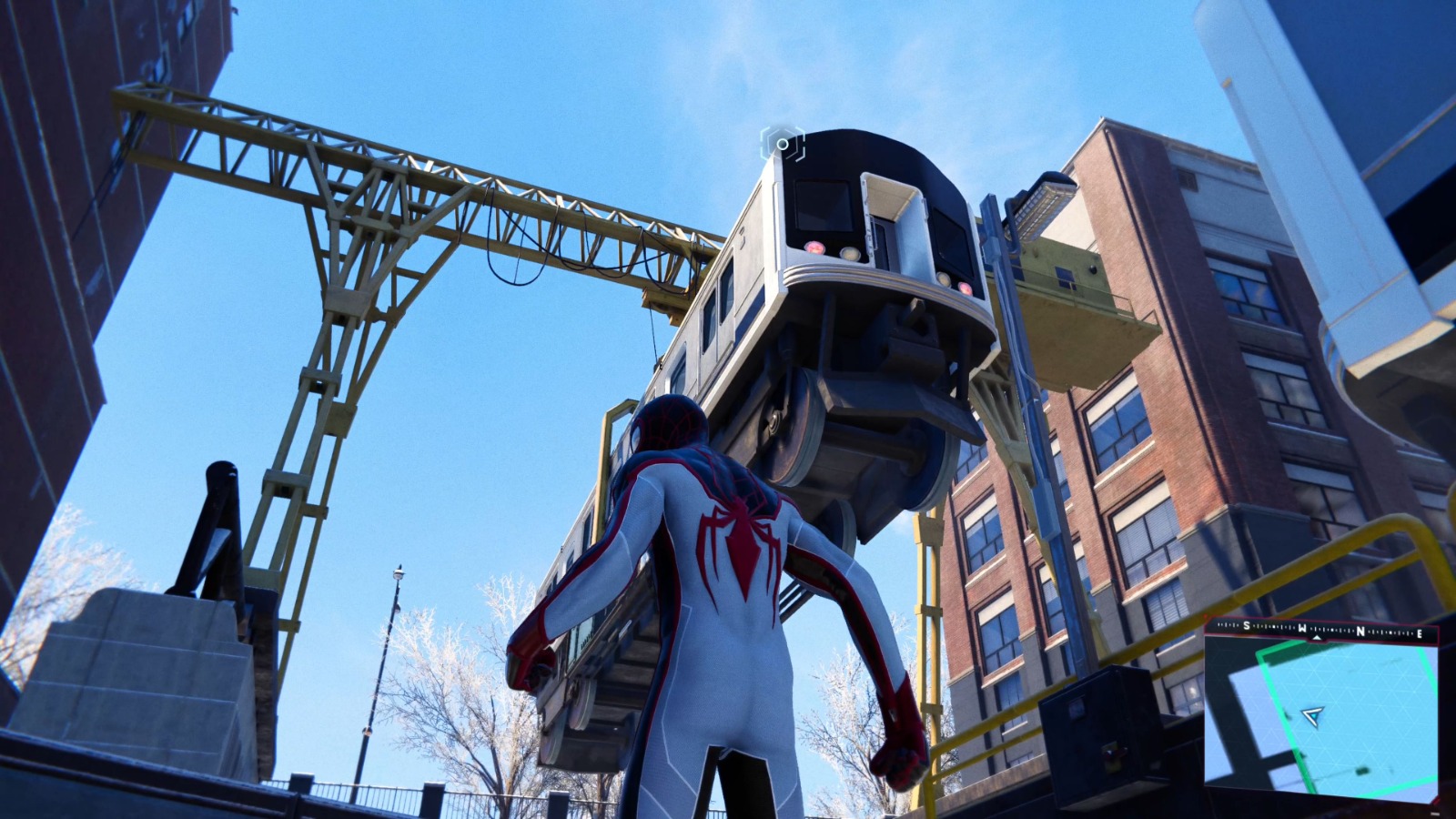
Task: Click the S indicator on the compass bar
Action: tap(1246, 625)
